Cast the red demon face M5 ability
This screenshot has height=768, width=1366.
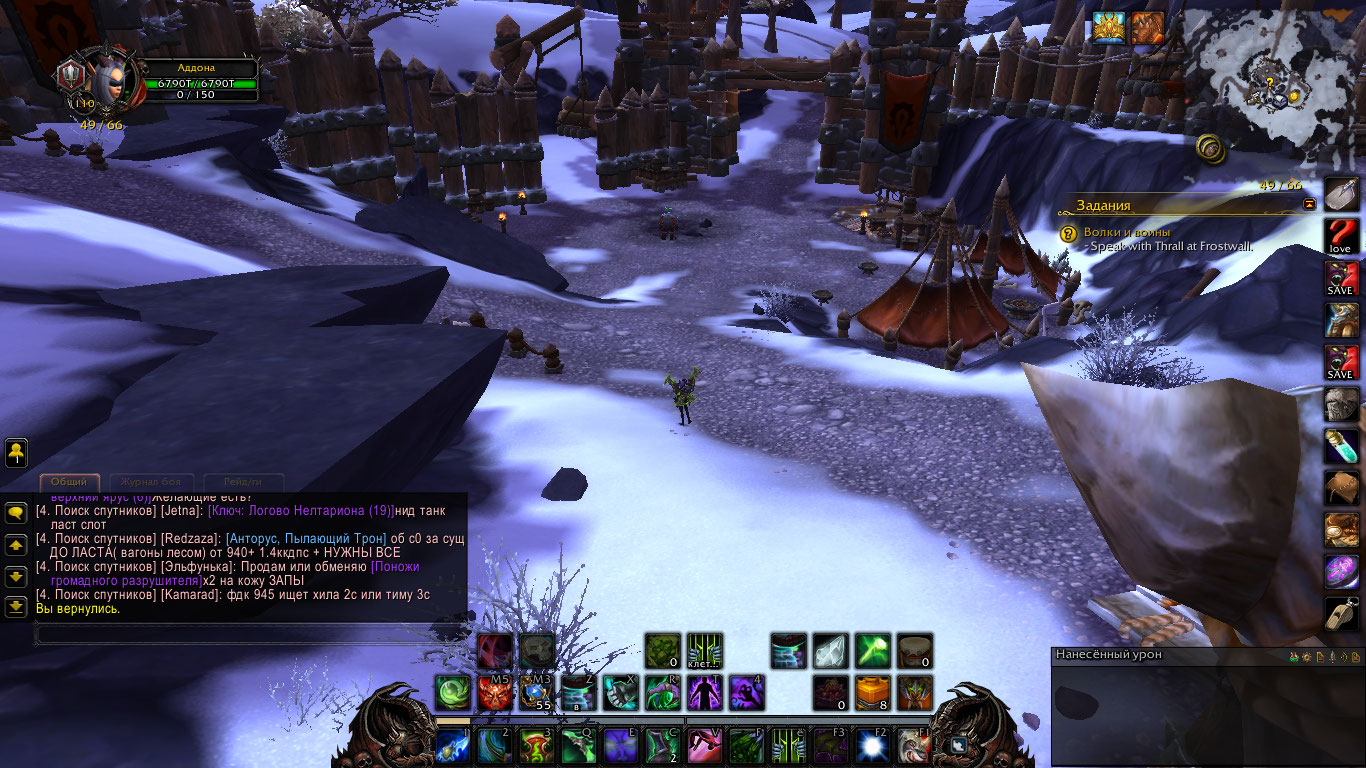coord(494,692)
